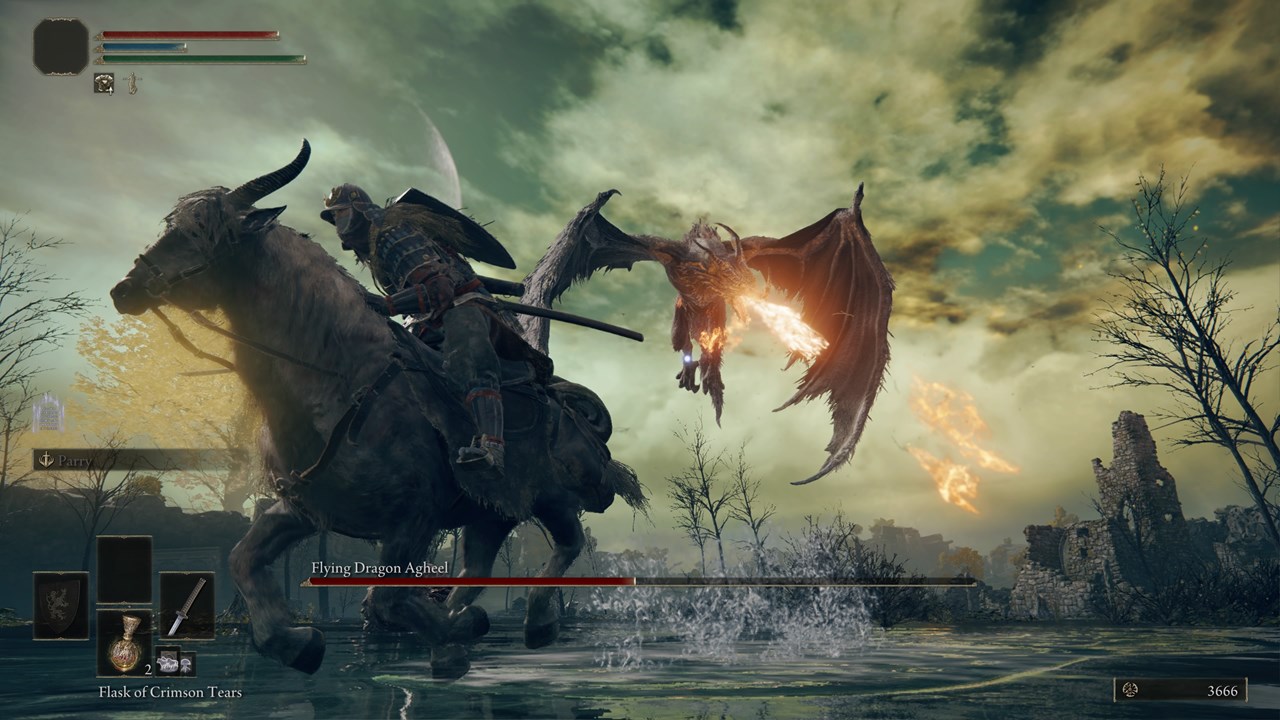Image resolution: width=1280 pixels, height=720 pixels.
Task: Use the spectral steed pouch icon
Action: tap(166, 662)
